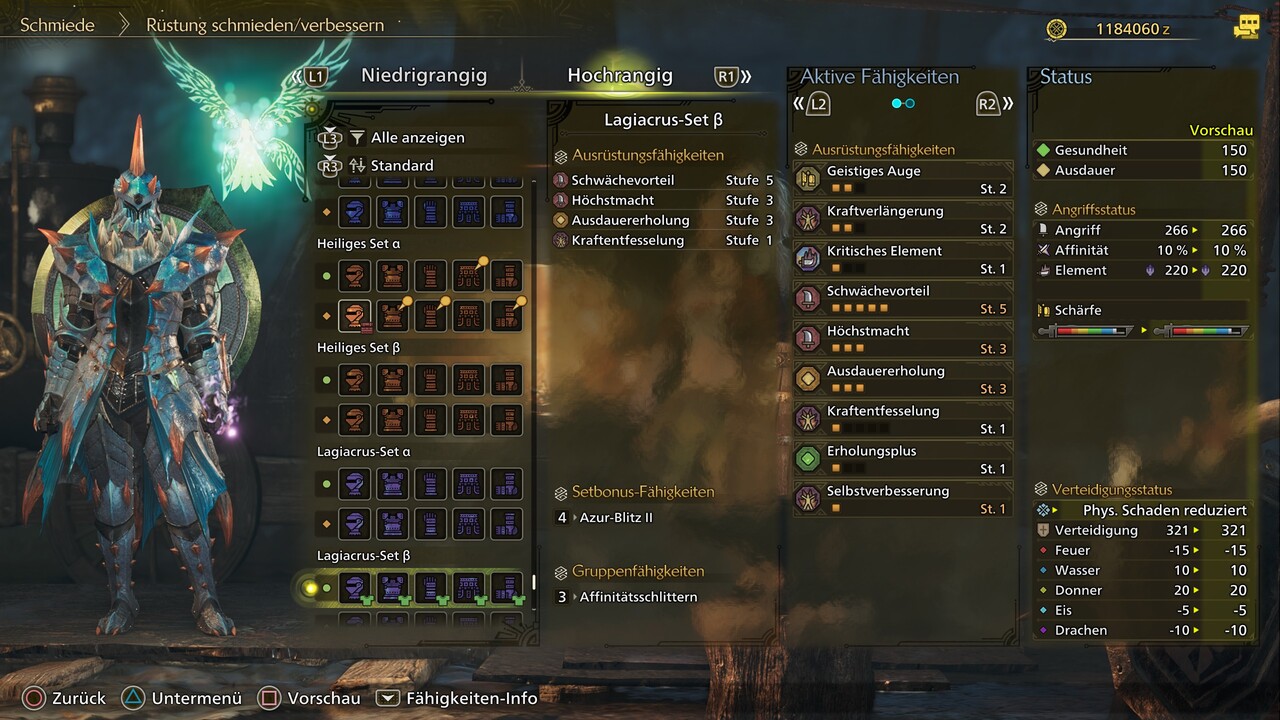This screenshot has width=1280, height=720.
Task: Select the Kritisches Element skill row
Action: pyautogui.click(x=902, y=259)
